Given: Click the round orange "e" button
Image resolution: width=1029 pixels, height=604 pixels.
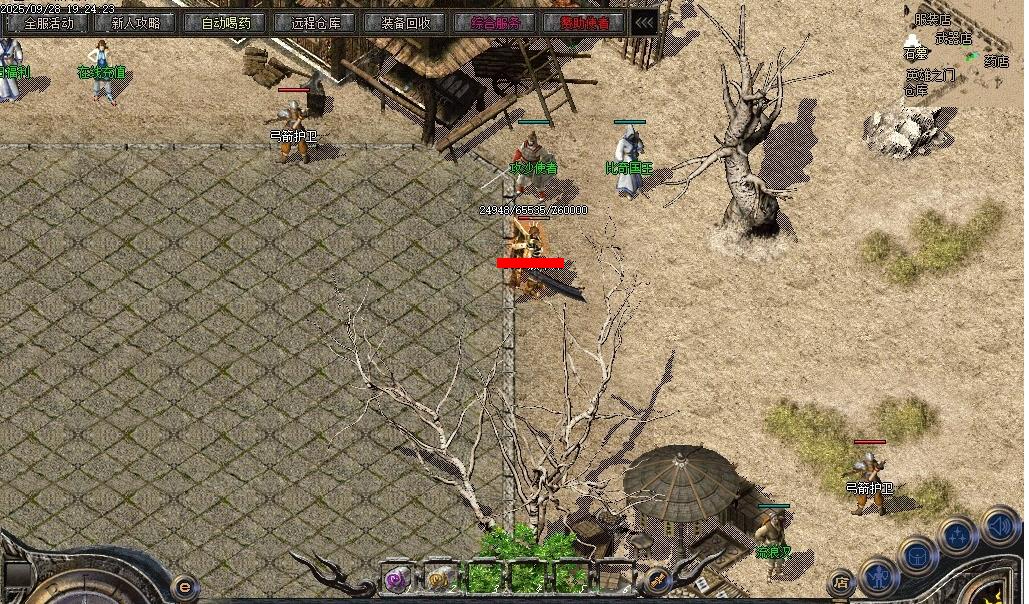Looking at the screenshot, I should (x=184, y=587).
